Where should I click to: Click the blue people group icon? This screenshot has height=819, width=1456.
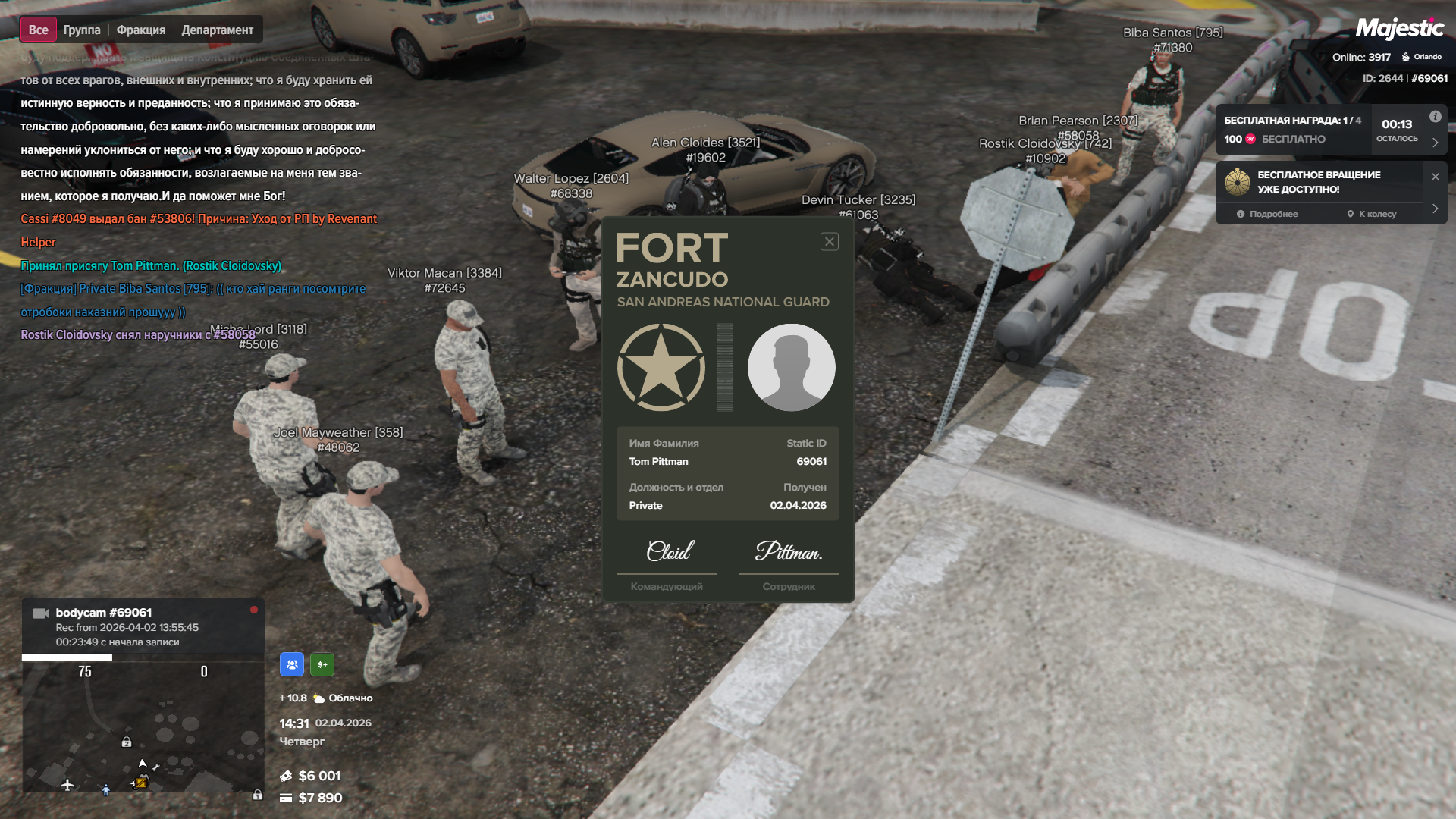point(292,664)
